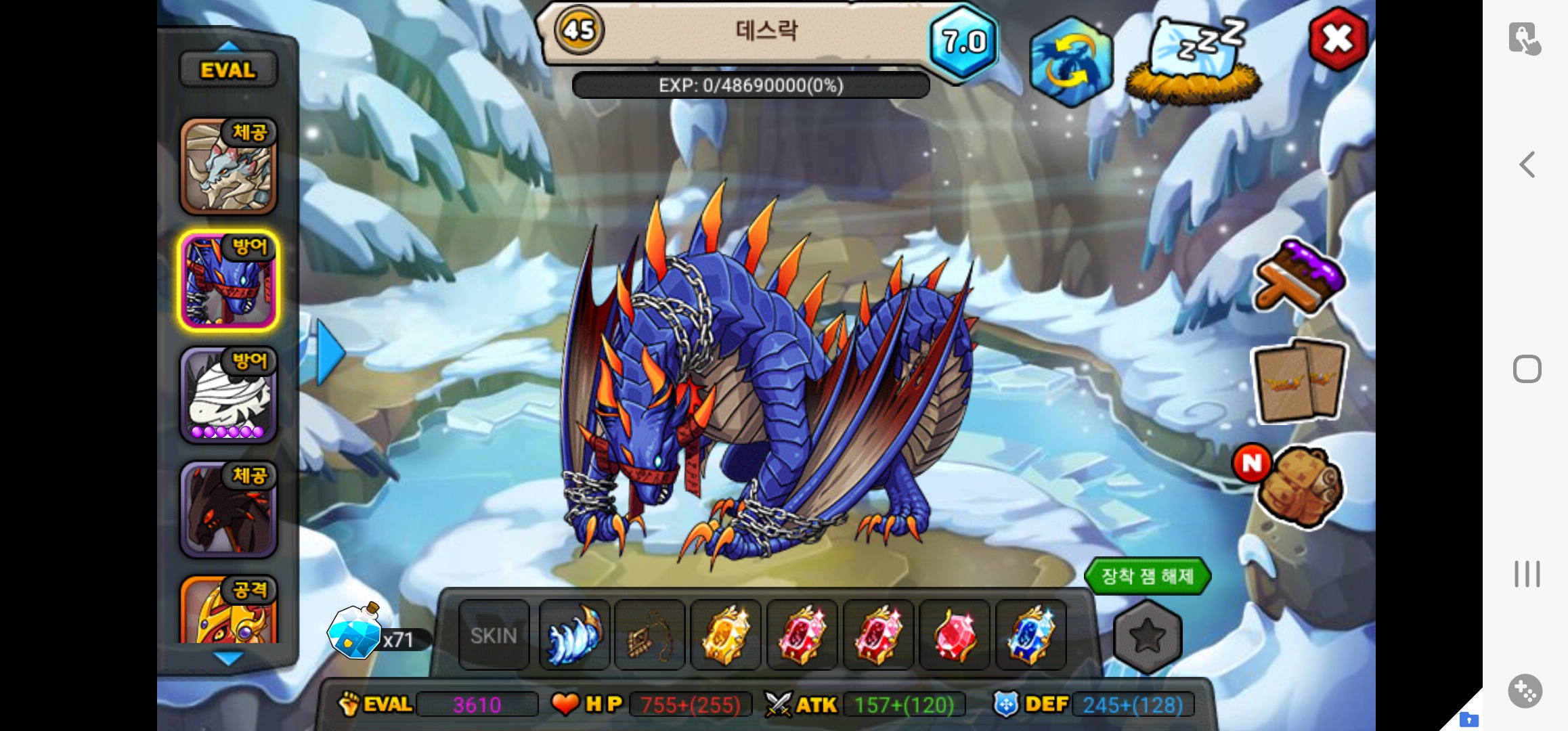
Task: Select the beige horned dragon thumbnail
Action: coord(228,167)
